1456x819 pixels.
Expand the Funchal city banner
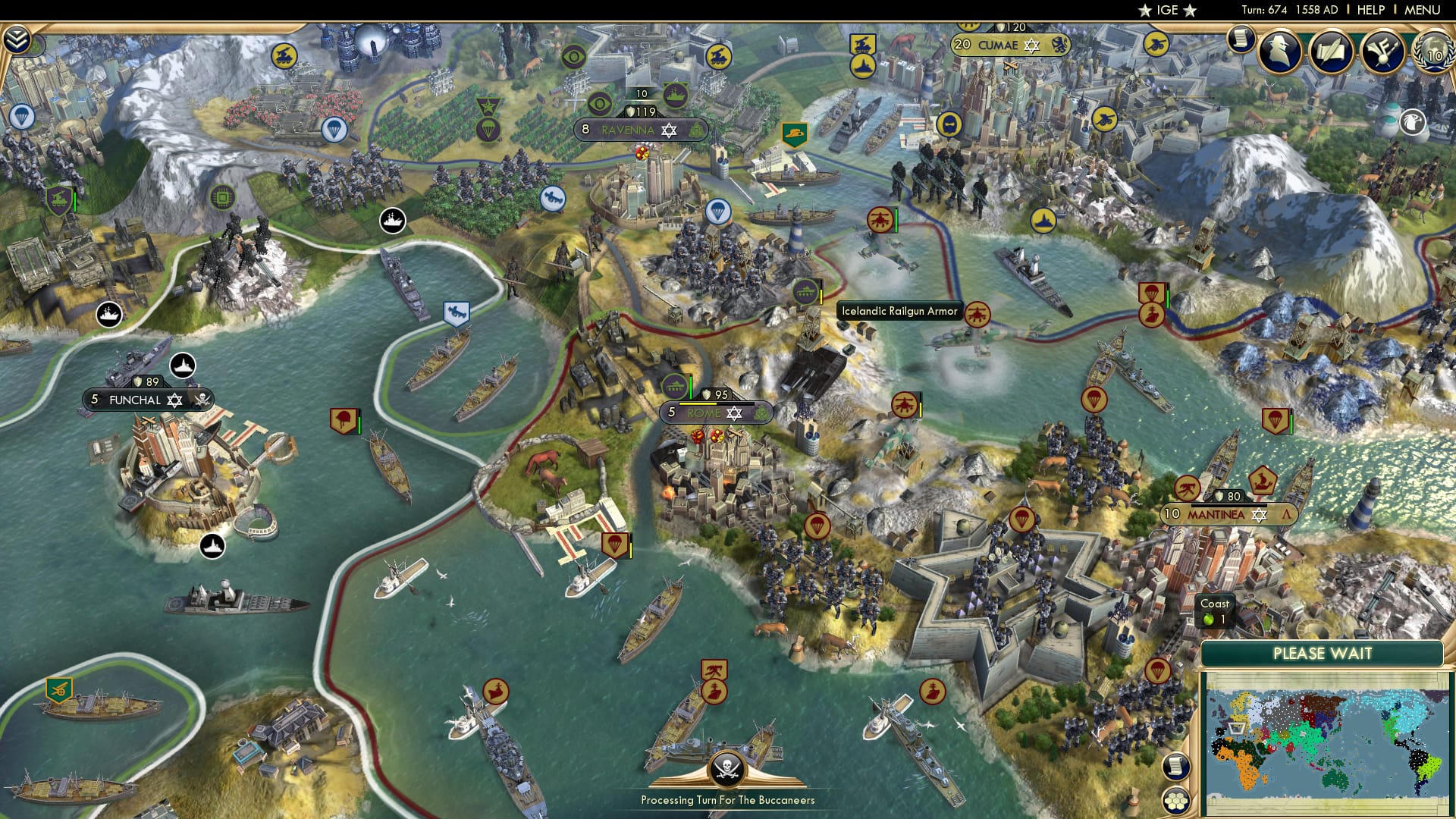click(148, 399)
